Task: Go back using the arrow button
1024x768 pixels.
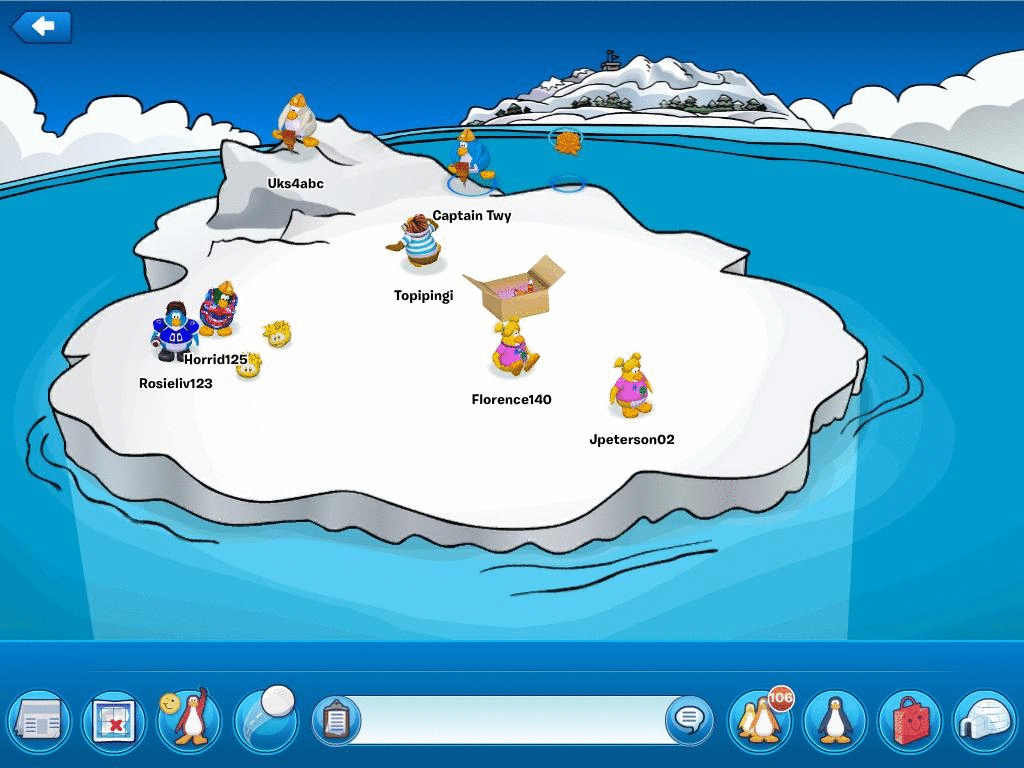Action: click(x=41, y=27)
